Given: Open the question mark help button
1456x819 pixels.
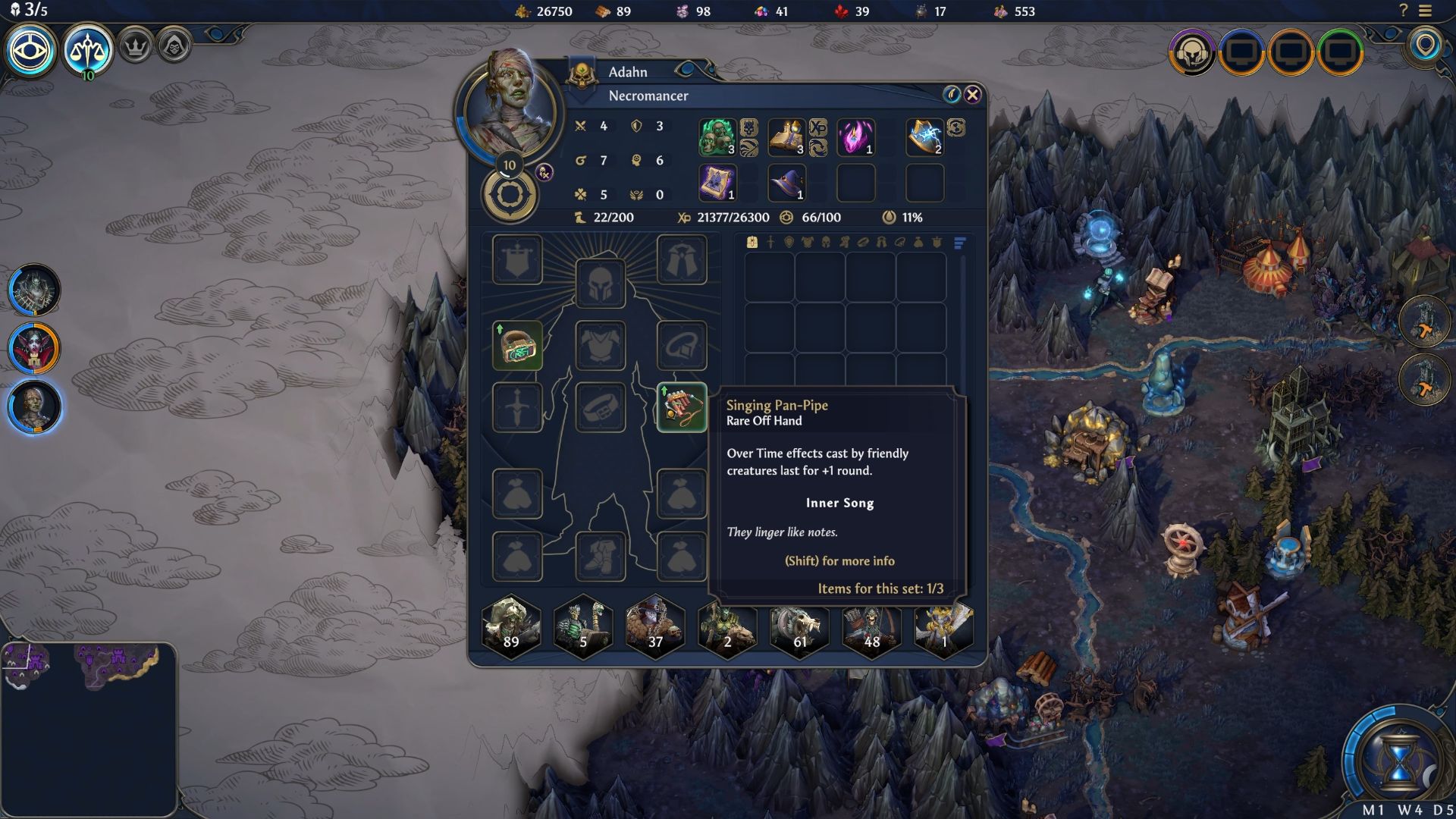Looking at the screenshot, I should [1403, 11].
